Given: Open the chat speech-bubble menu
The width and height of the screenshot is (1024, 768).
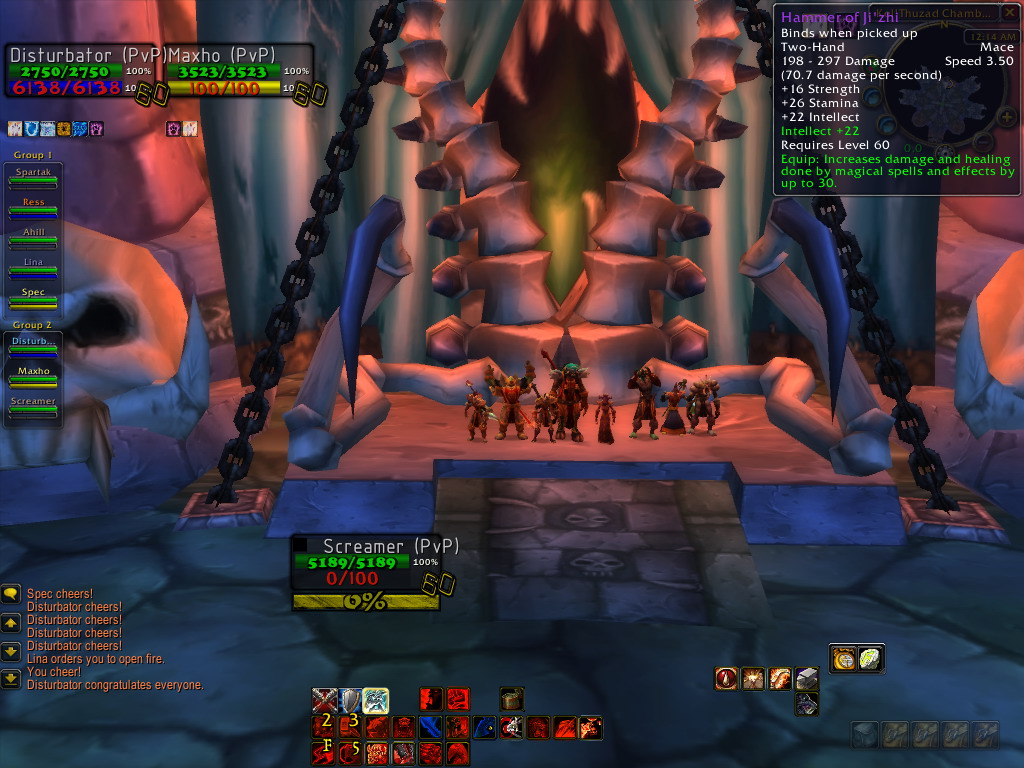Looking at the screenshot, I should coord(11,594).
